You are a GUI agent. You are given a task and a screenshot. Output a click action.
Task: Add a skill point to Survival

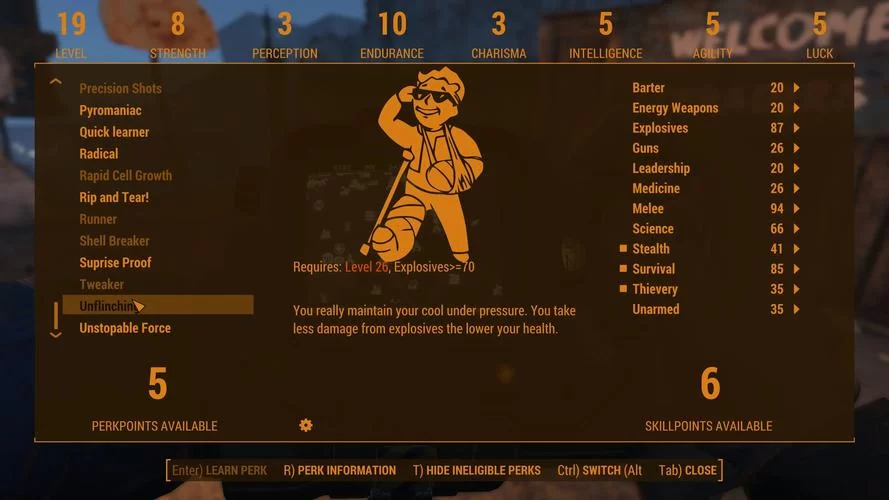(x=797, y=269)
